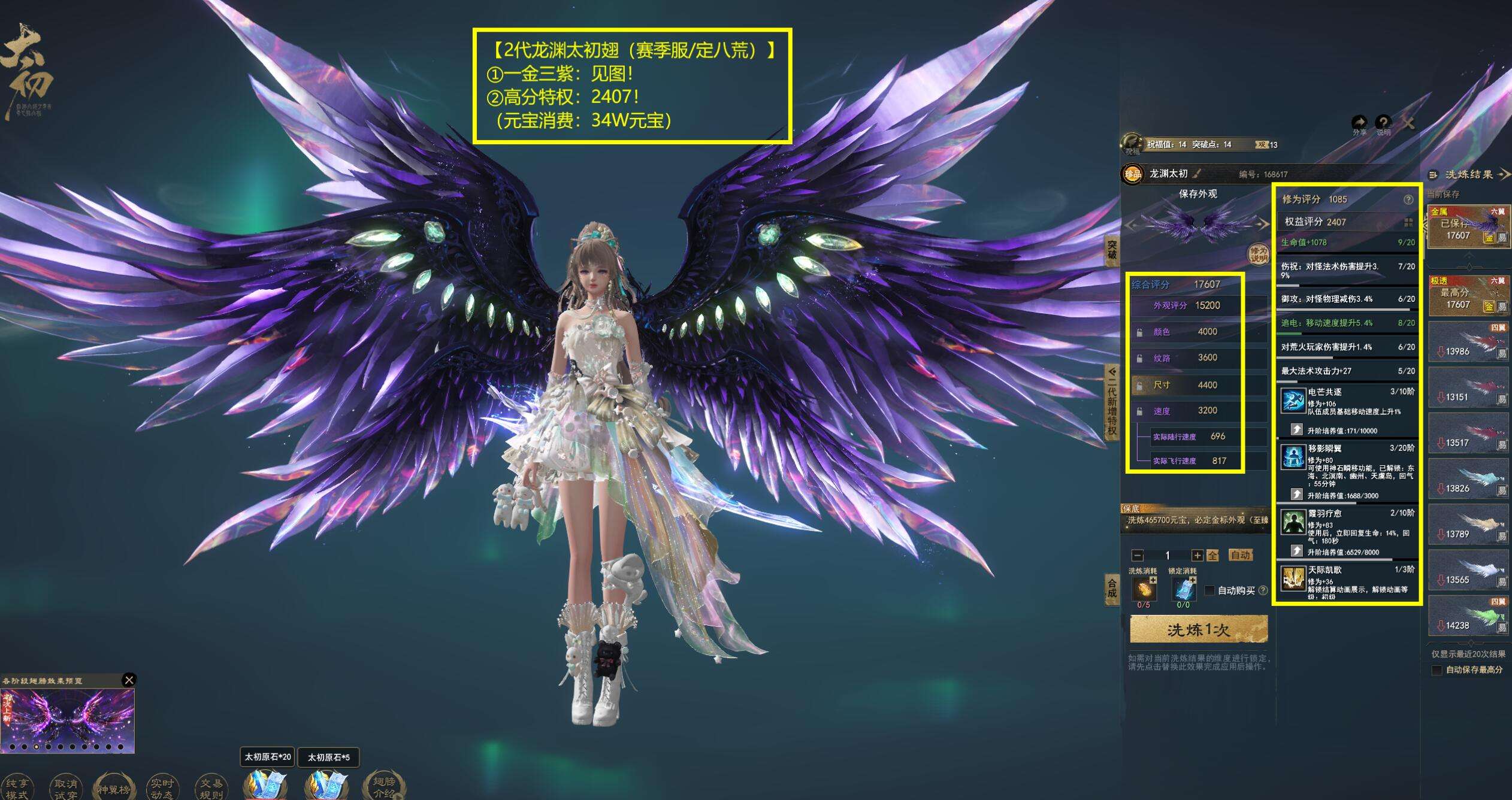Open 实时动态 live feed
The width and height of the screenshot is (1512, 800).
[162, 787]
